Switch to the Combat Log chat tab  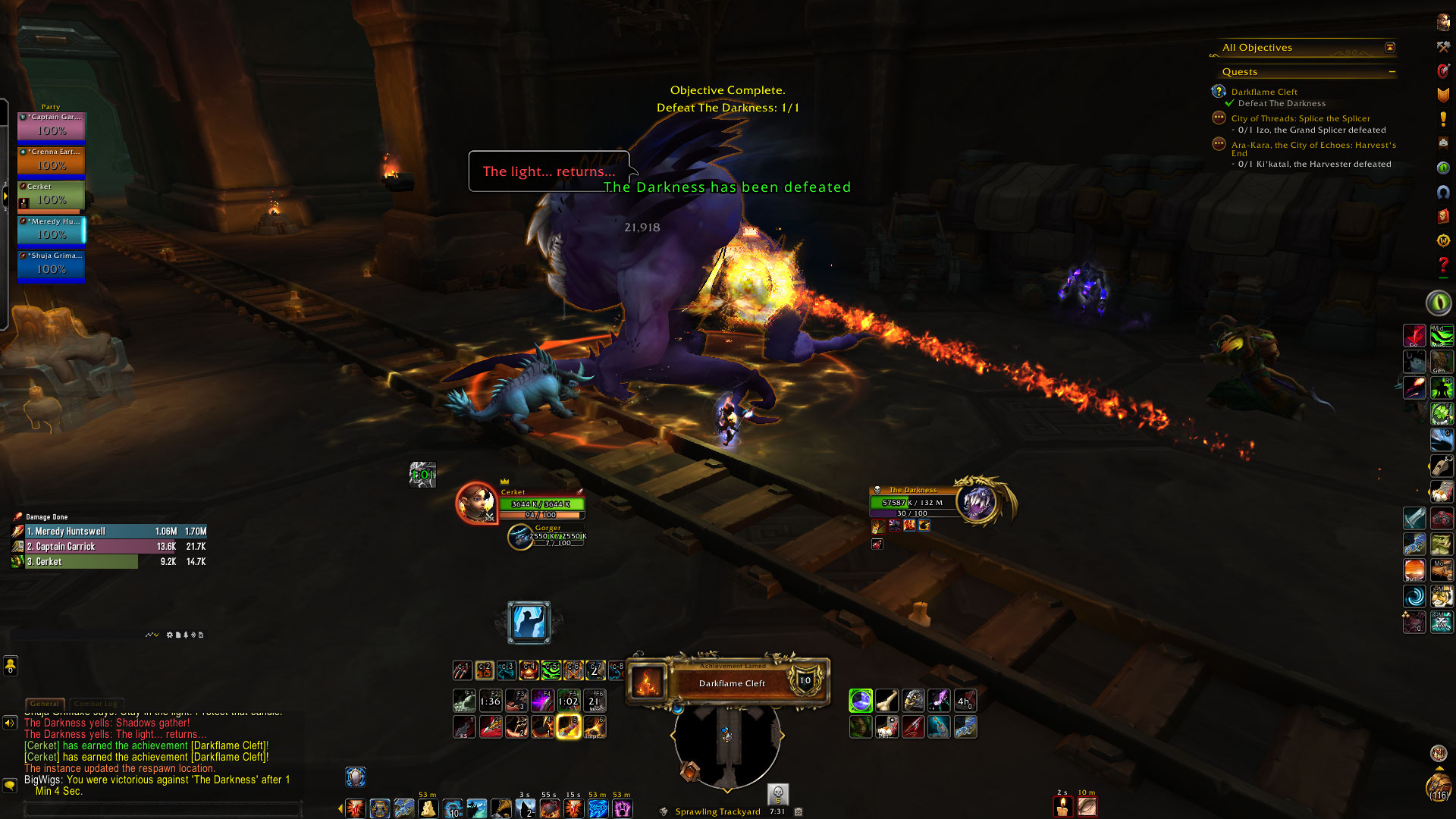coord(96,704)
